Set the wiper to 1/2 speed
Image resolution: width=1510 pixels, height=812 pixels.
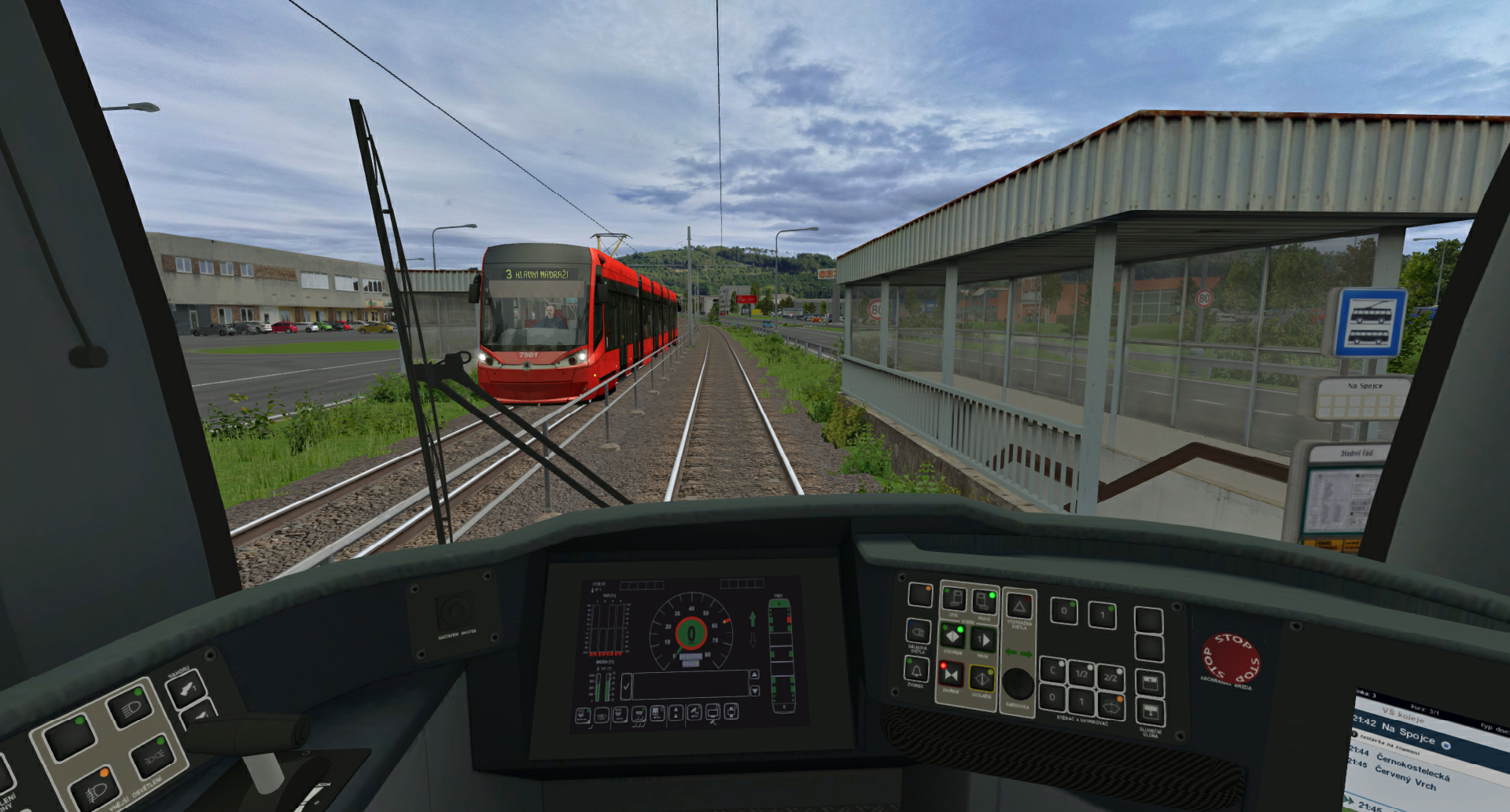(x=1081, y=674)
